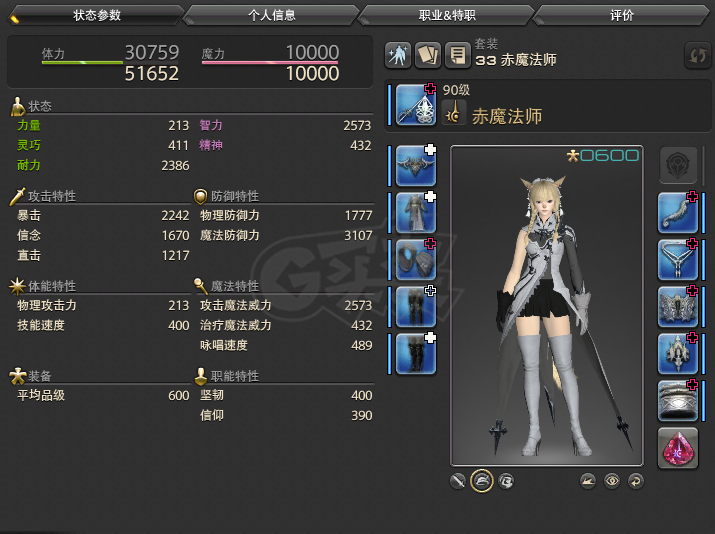This screenshot has height=534, width=715.
Task: Pick the boots equipment slot
Action: (416, 354)
